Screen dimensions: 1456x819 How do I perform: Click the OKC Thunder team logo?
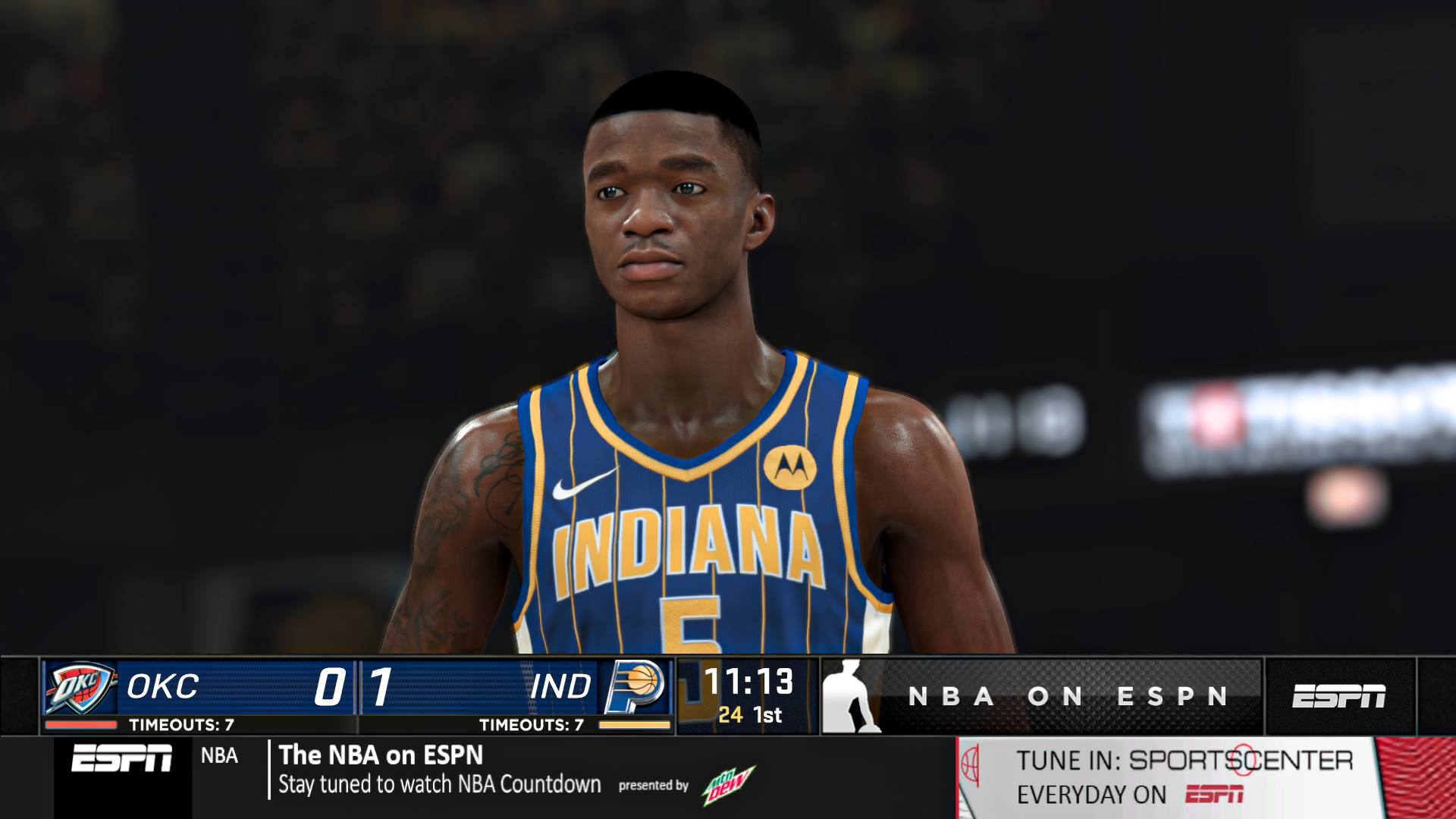80,688
